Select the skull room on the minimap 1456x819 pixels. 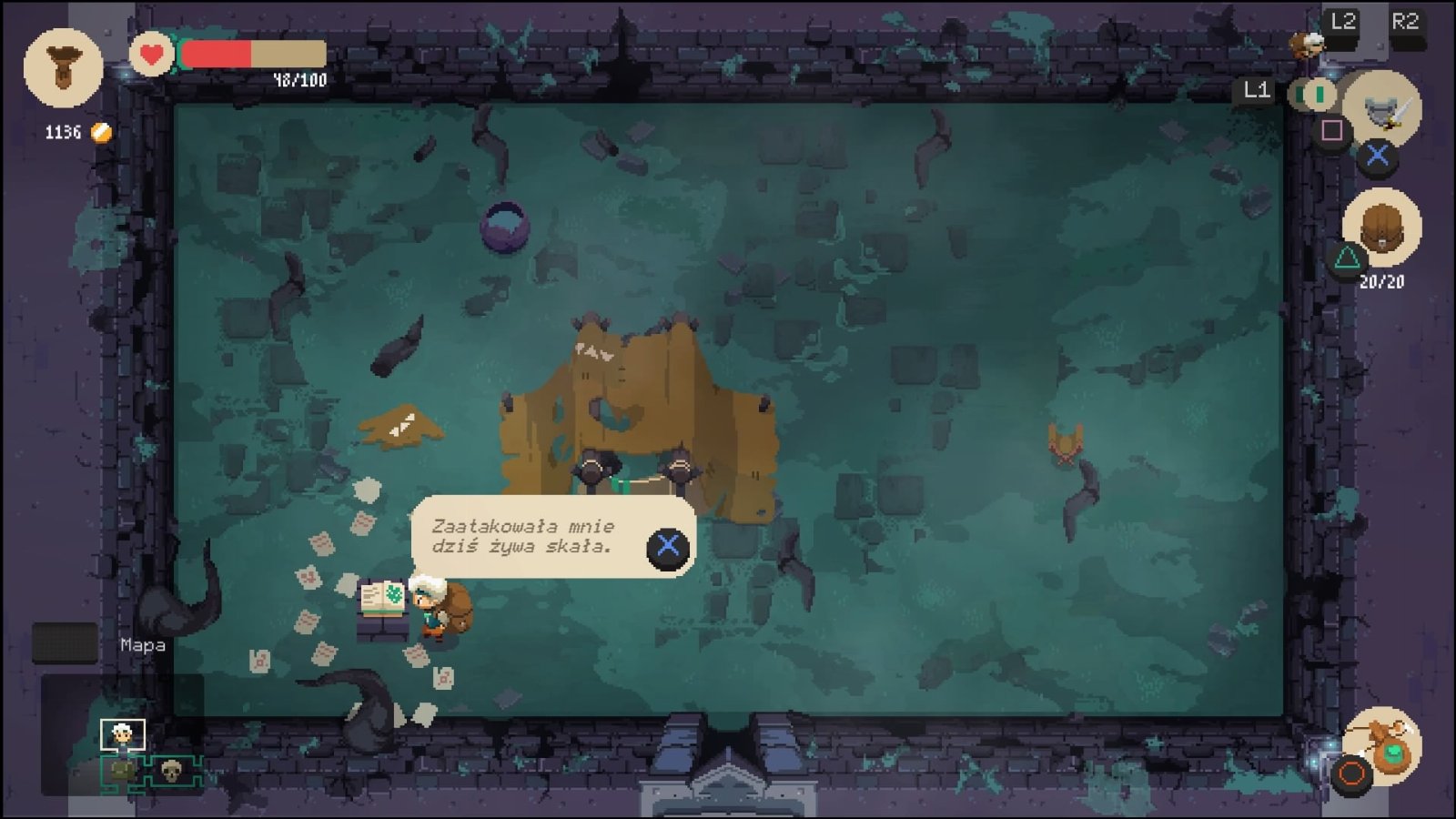click(171, 772)
